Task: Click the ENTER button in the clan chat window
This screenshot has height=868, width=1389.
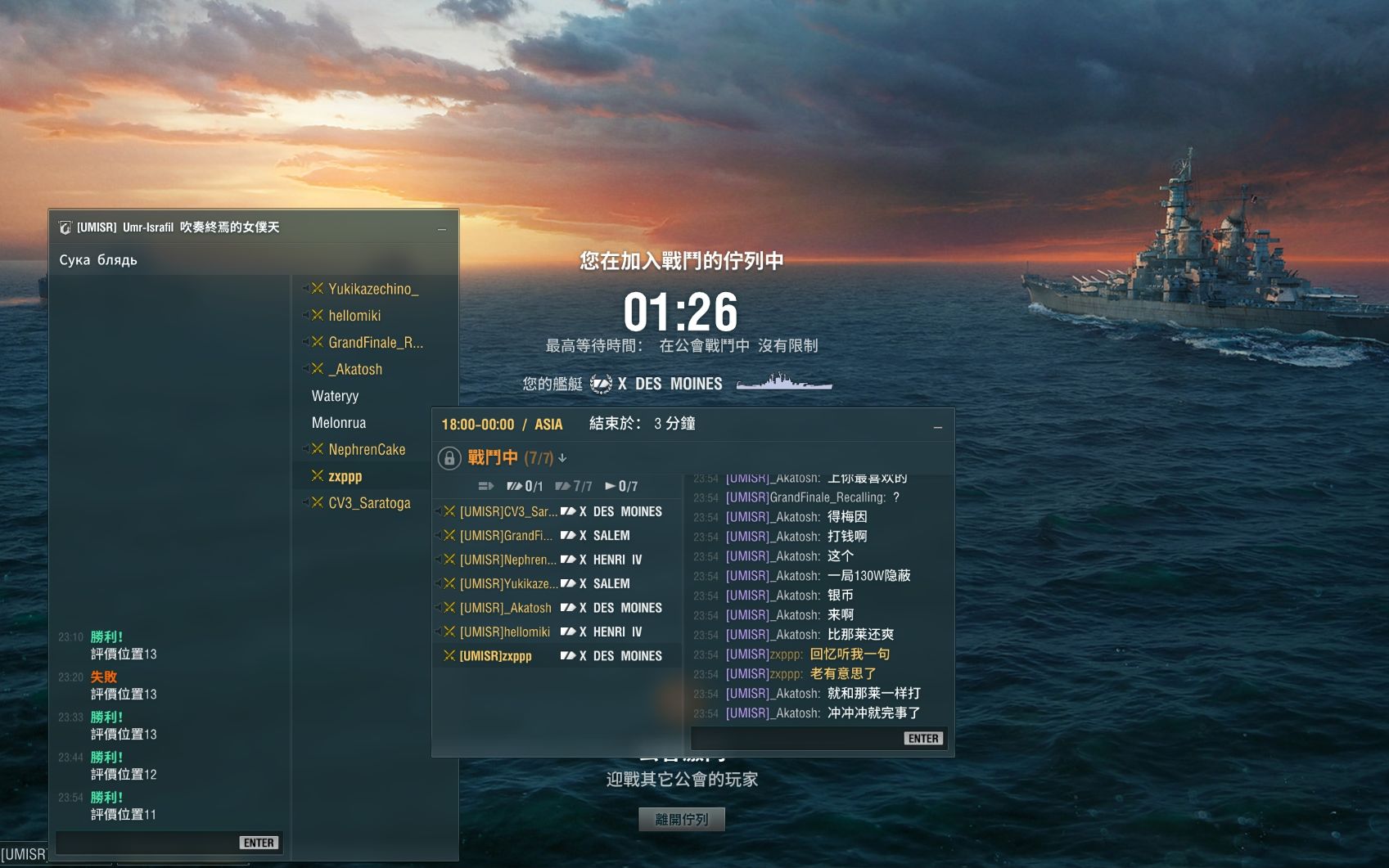Action: (x=259, y=842)
